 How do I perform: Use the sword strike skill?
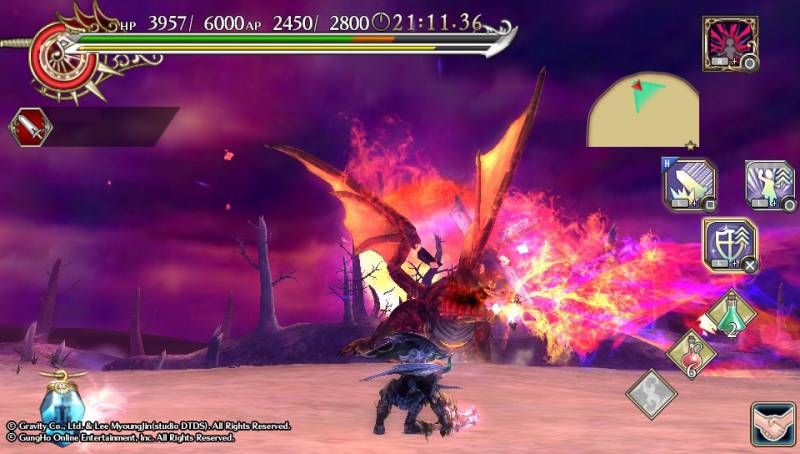(688, 185)
